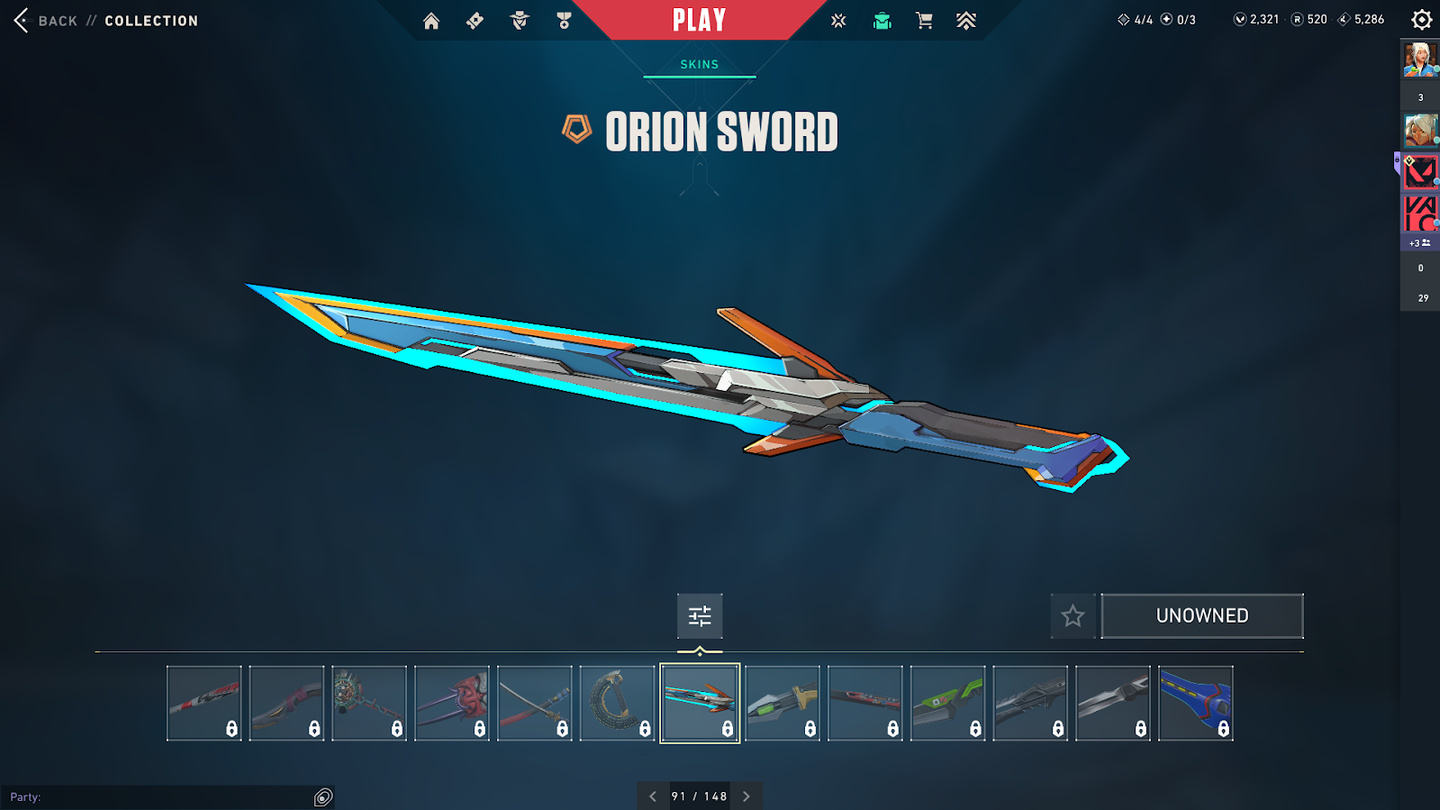Click the UNOWNED button
The width and height of the screenshot is (1440, 810).
click(1202, 616)
